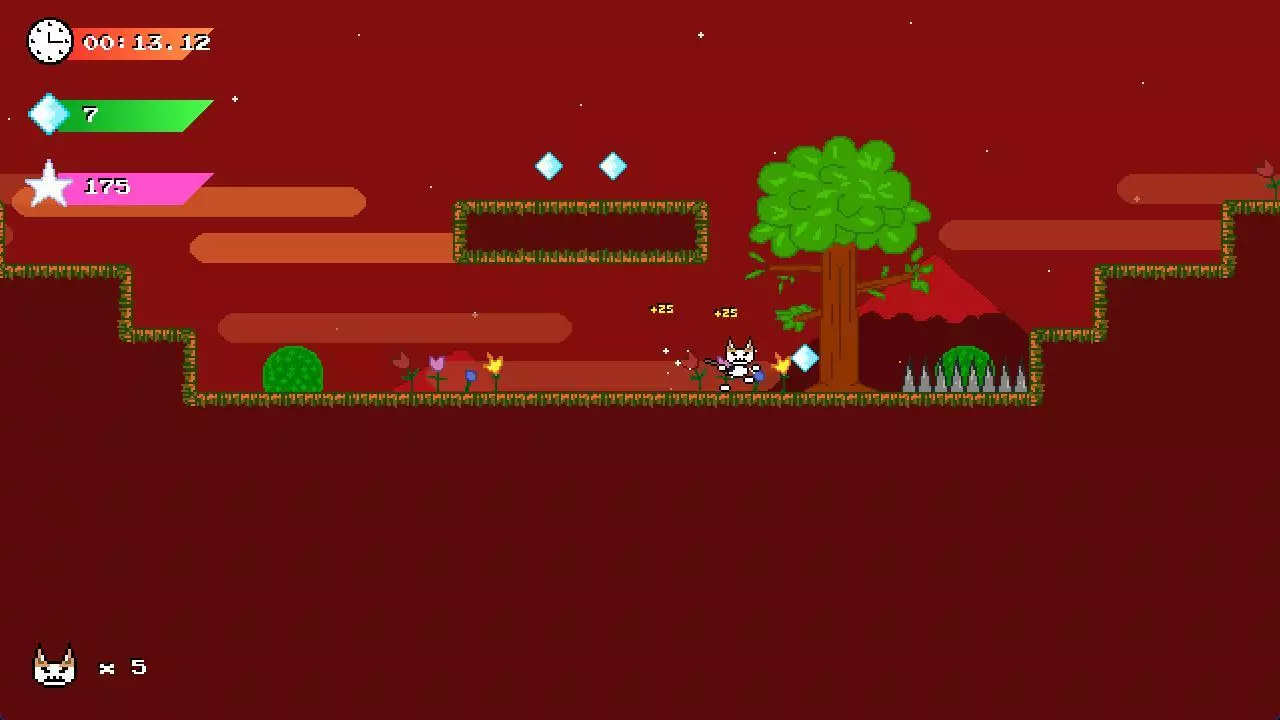Click the x5 lives label
Screen dimensions: 1280x720
click(124, 667)
